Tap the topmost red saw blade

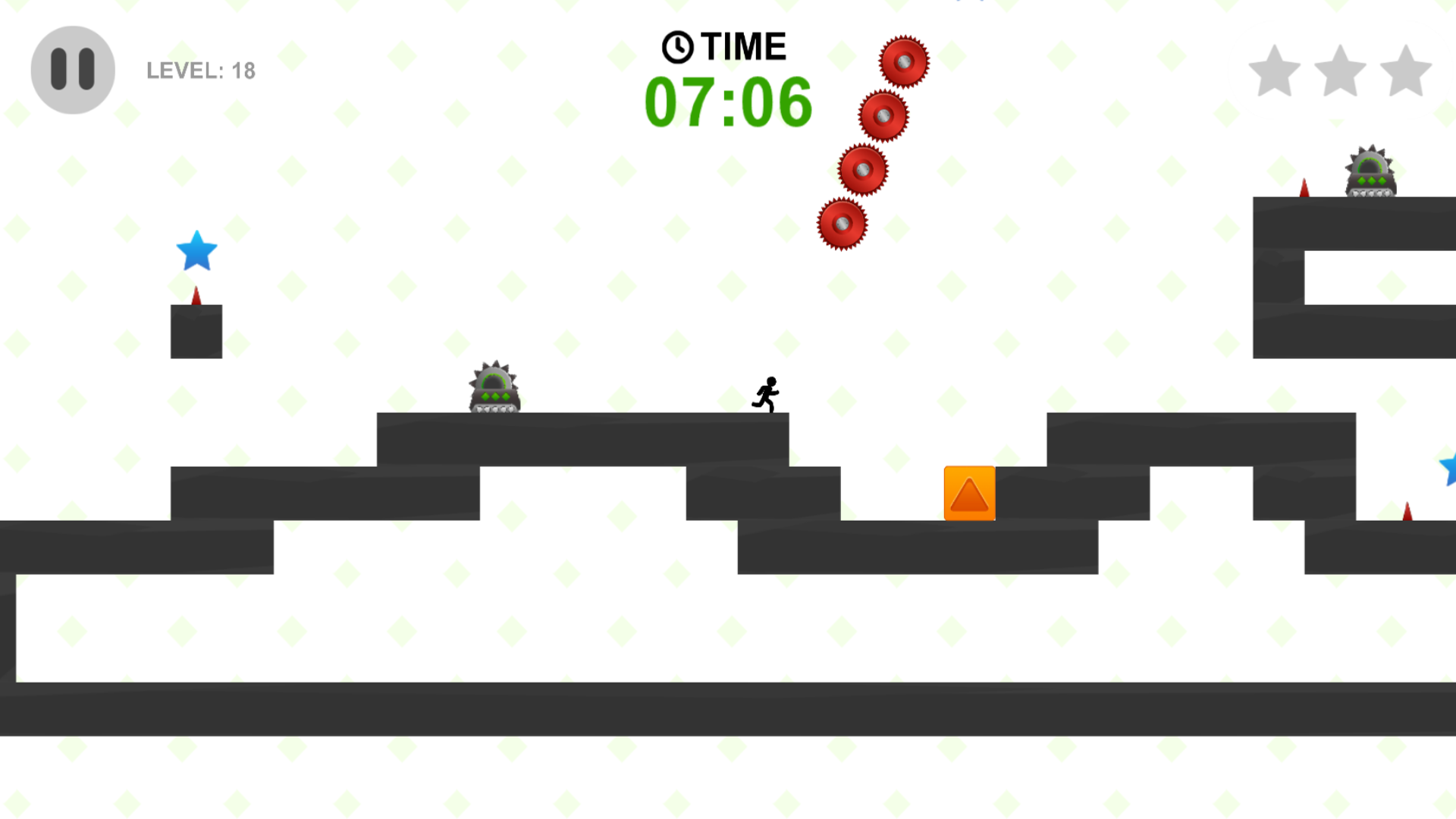904,60
